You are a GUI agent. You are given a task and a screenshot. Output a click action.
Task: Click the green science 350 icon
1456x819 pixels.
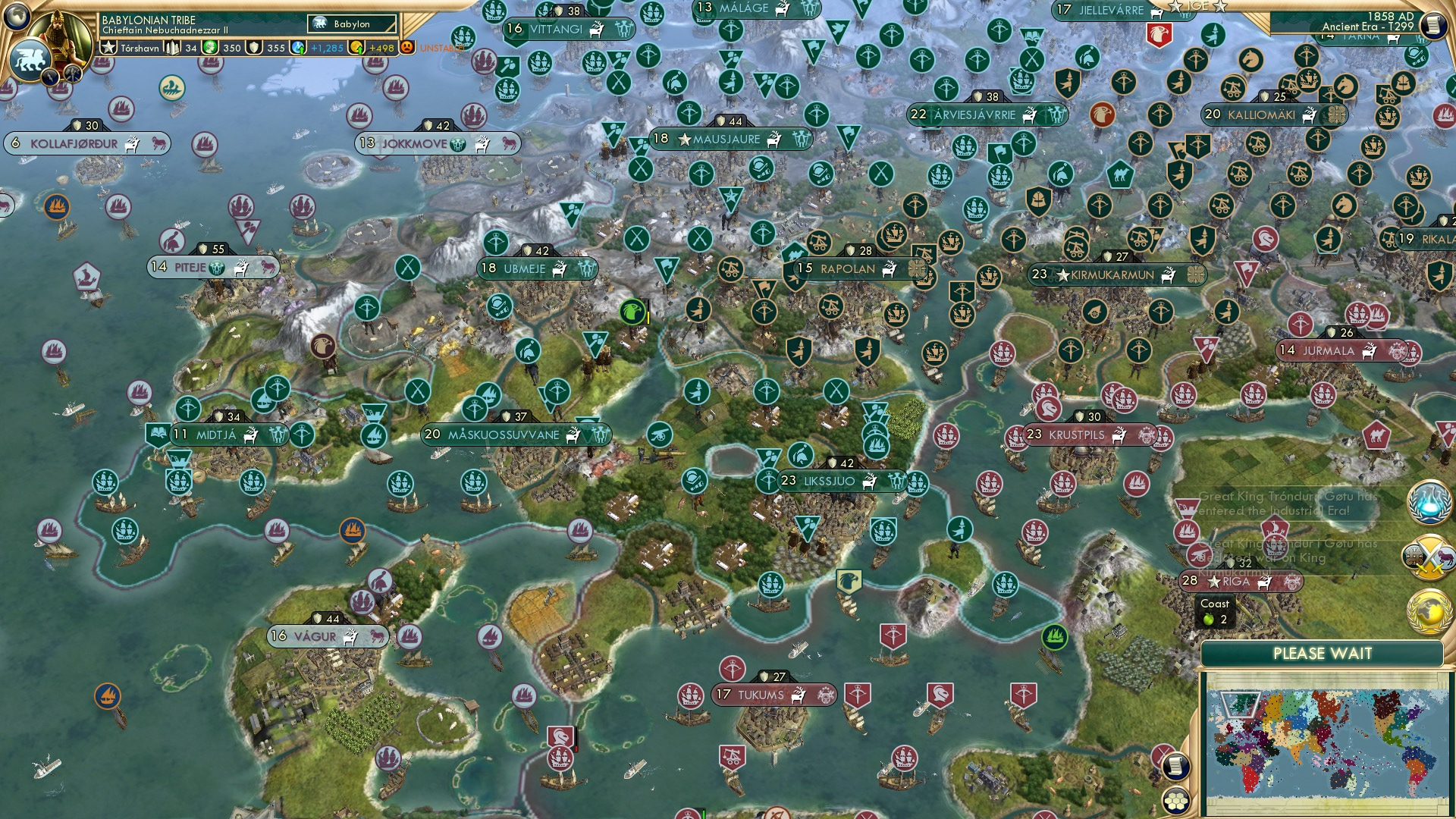[x=210, y=48]
